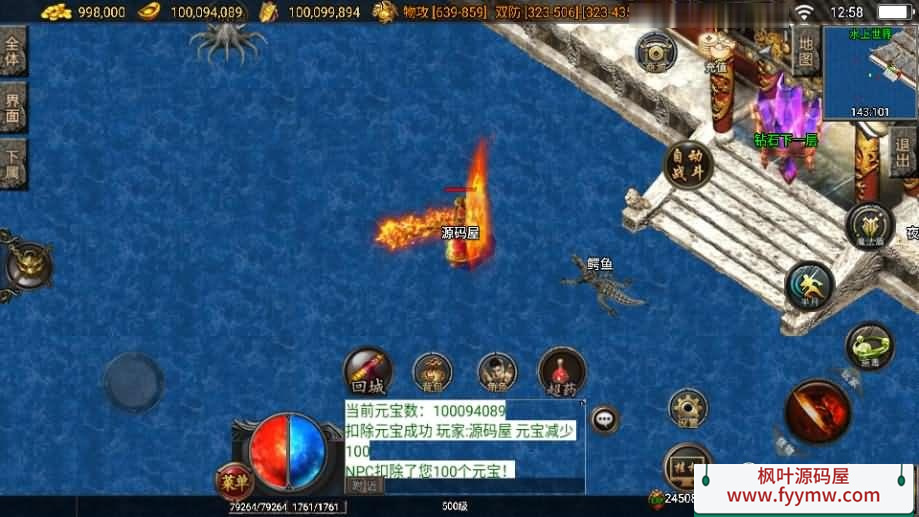The width and height of the screenshot is (919, 517).
Task: Use the 回城 return-to-town scroll
Action: click(368, 371)
